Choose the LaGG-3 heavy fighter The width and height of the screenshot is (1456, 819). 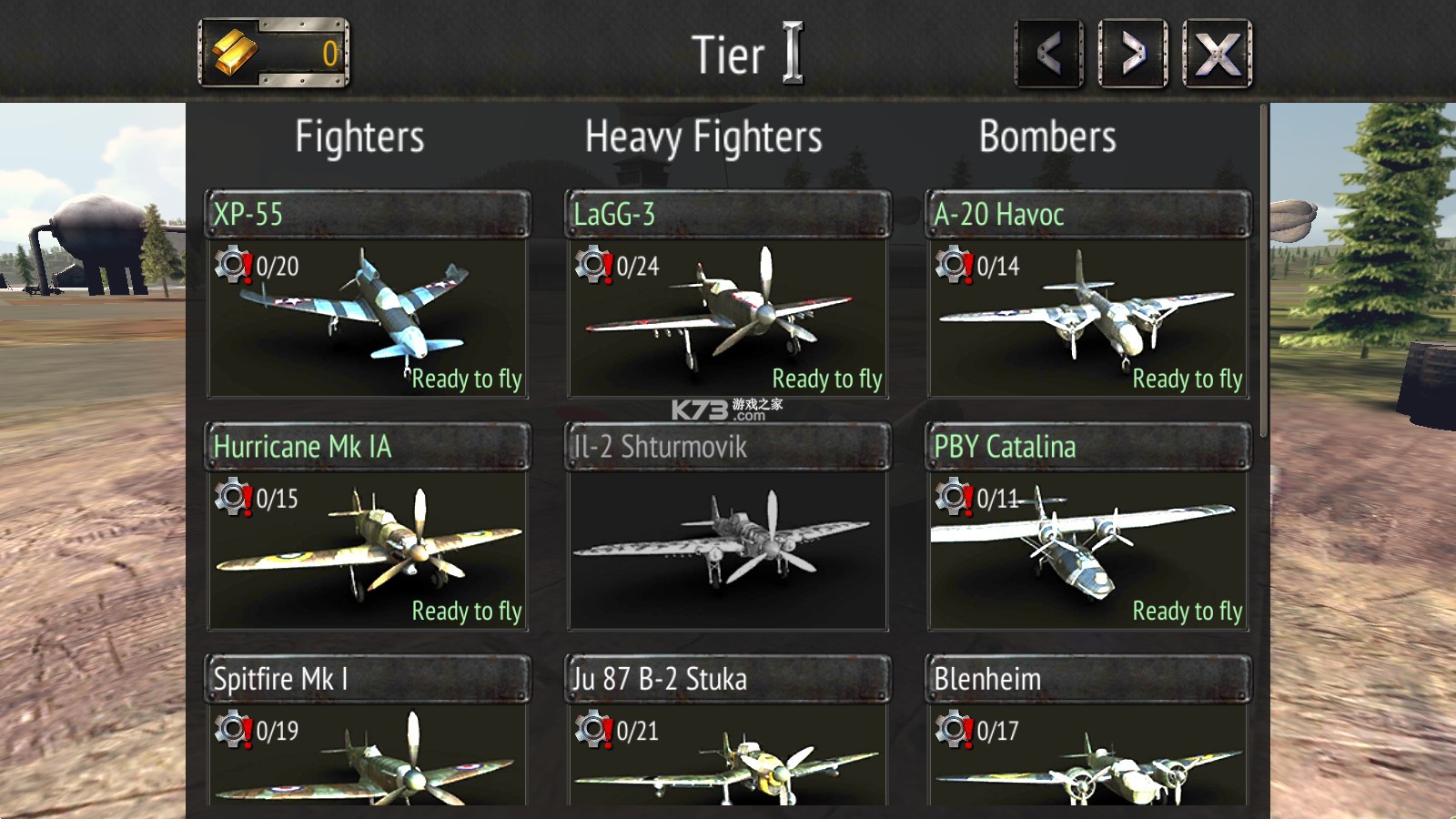pyautogui.click(x=728, y=296)
